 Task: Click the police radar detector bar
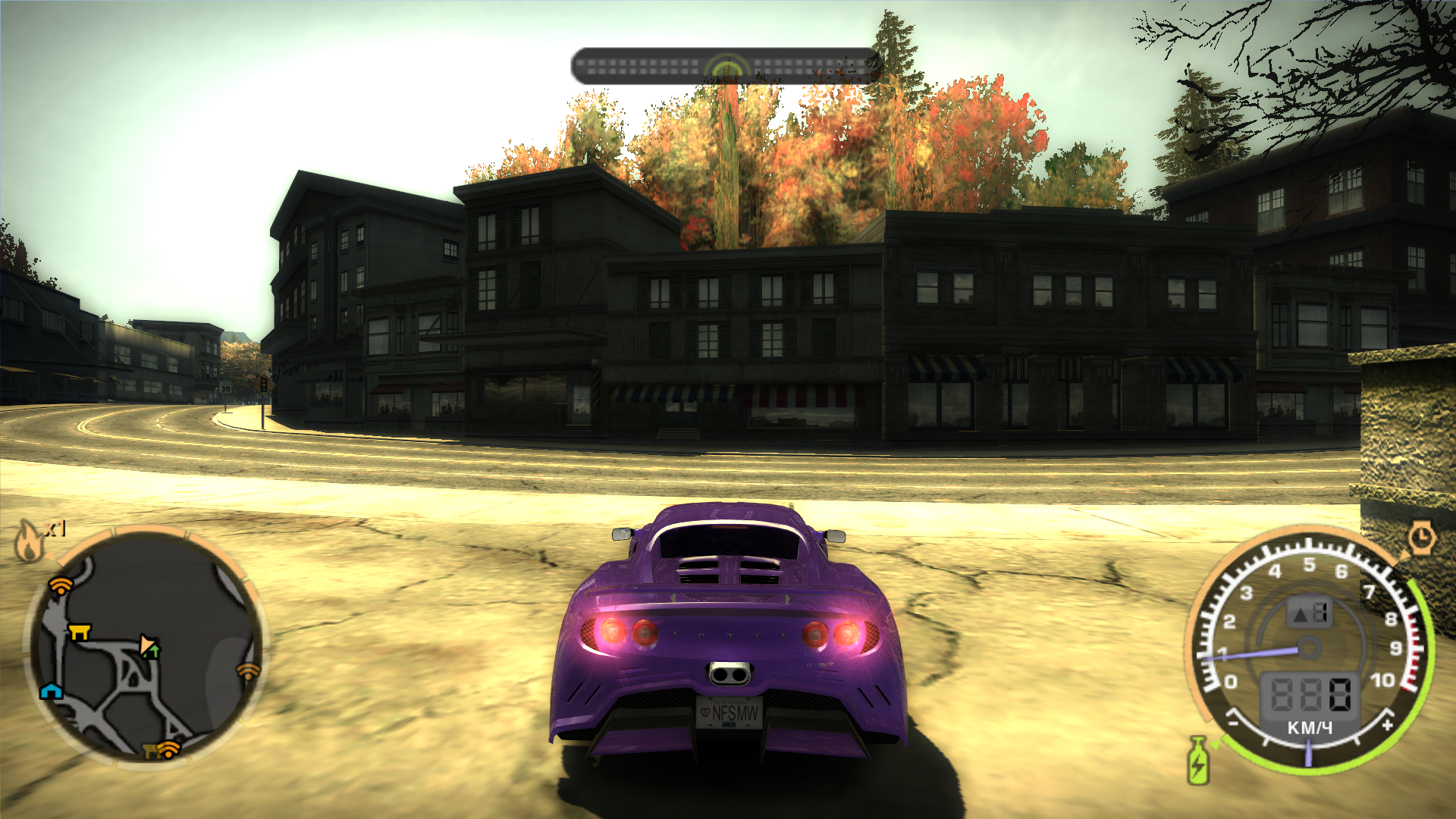pos(726,67)
